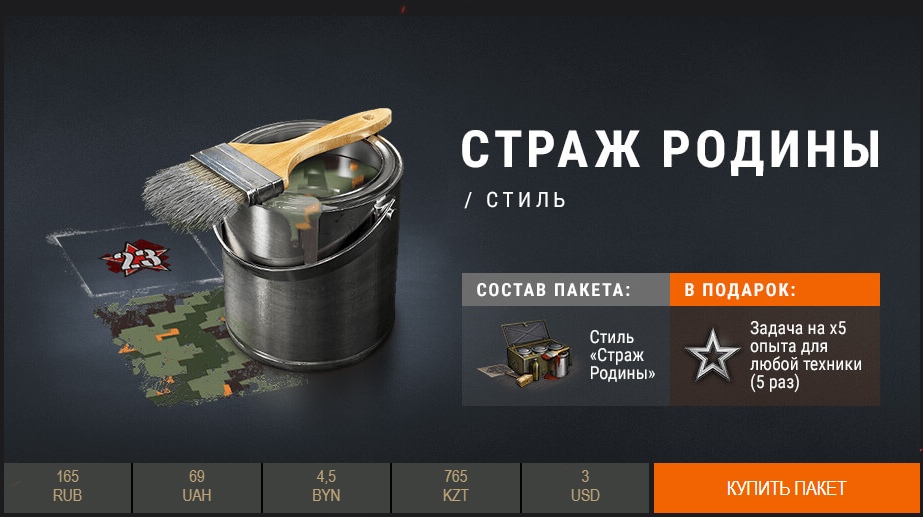Select the 765 KZT price option
The height and width of the screenshot is (517, 923).
coord(456,488)
